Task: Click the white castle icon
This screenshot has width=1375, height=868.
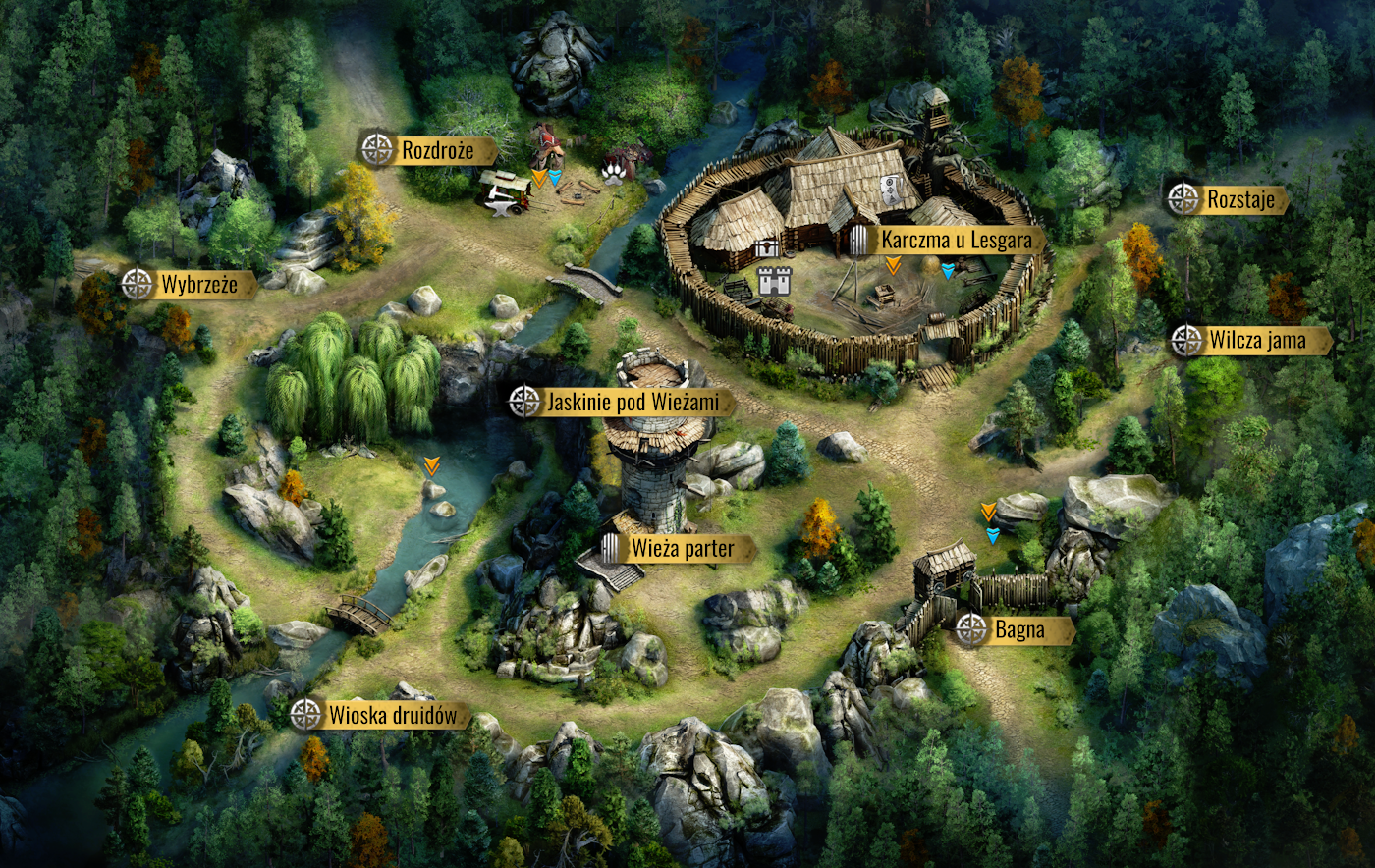Action: pos(775,282)
